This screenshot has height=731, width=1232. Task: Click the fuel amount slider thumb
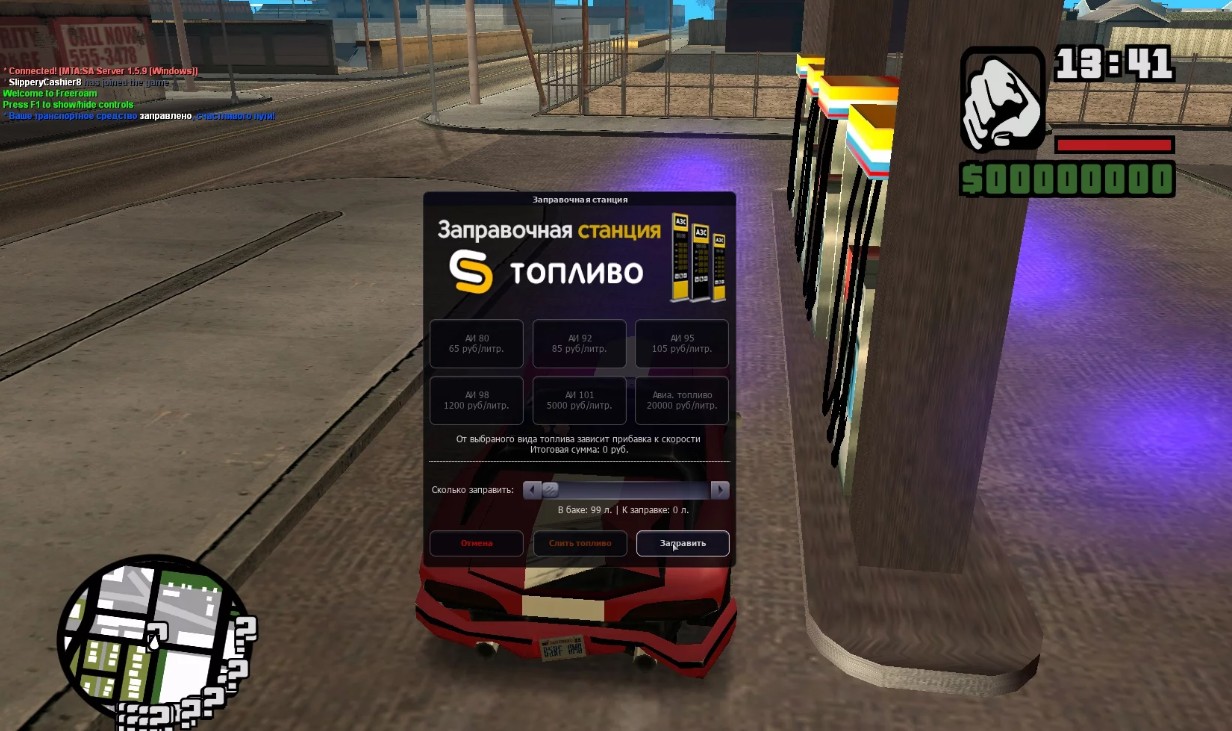click(x=550, y=490)
